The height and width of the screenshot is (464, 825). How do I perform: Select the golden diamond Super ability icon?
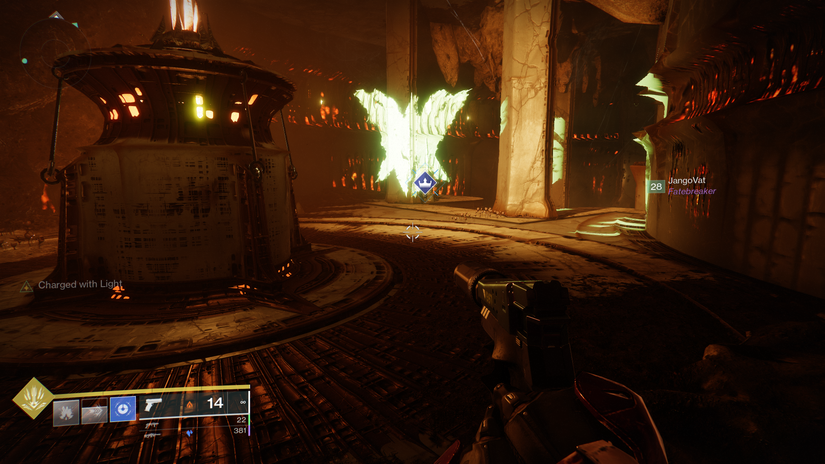(x=31, y=398)
